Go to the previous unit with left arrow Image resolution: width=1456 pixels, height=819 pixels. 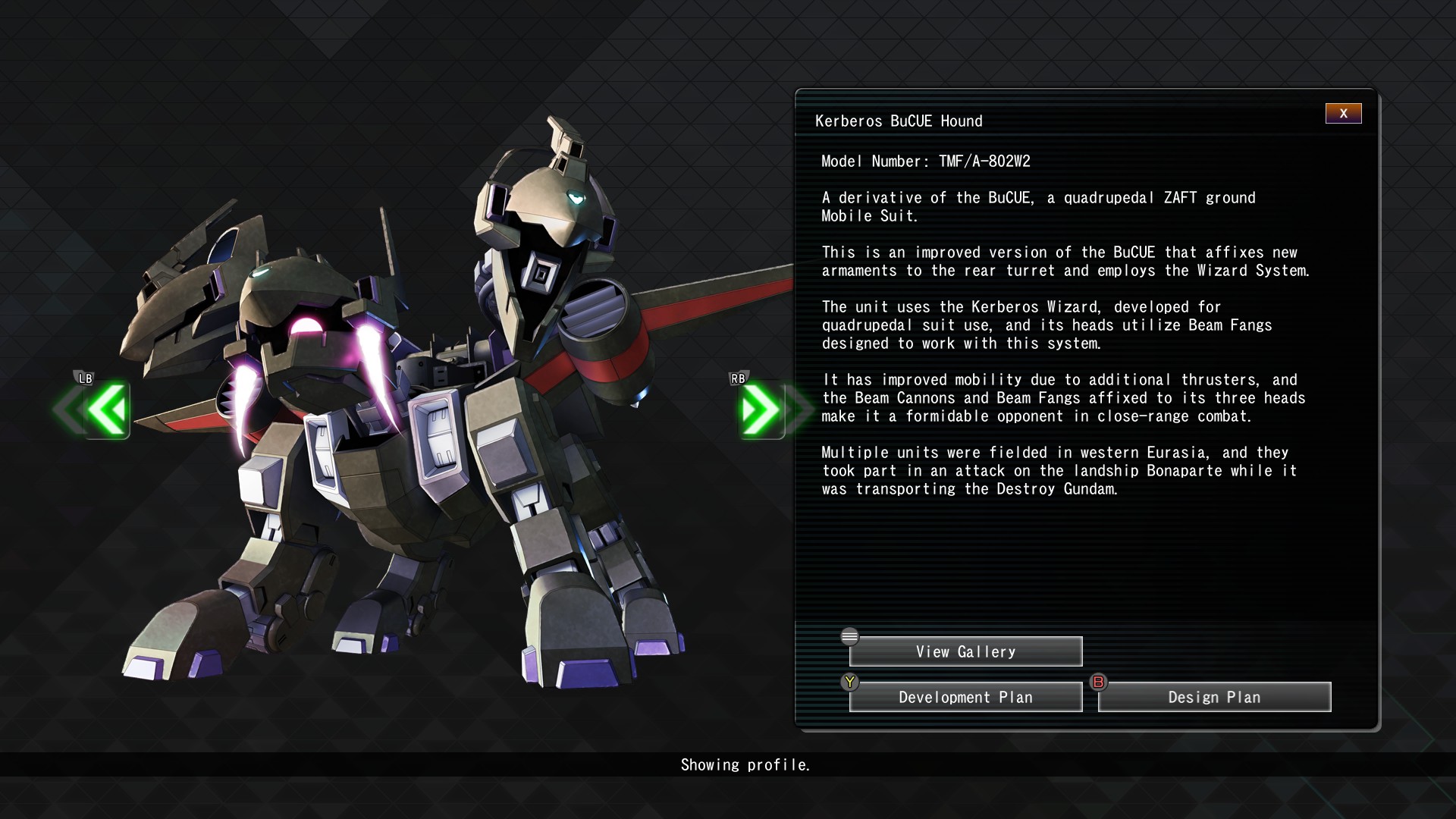click(x=106, y=409)
